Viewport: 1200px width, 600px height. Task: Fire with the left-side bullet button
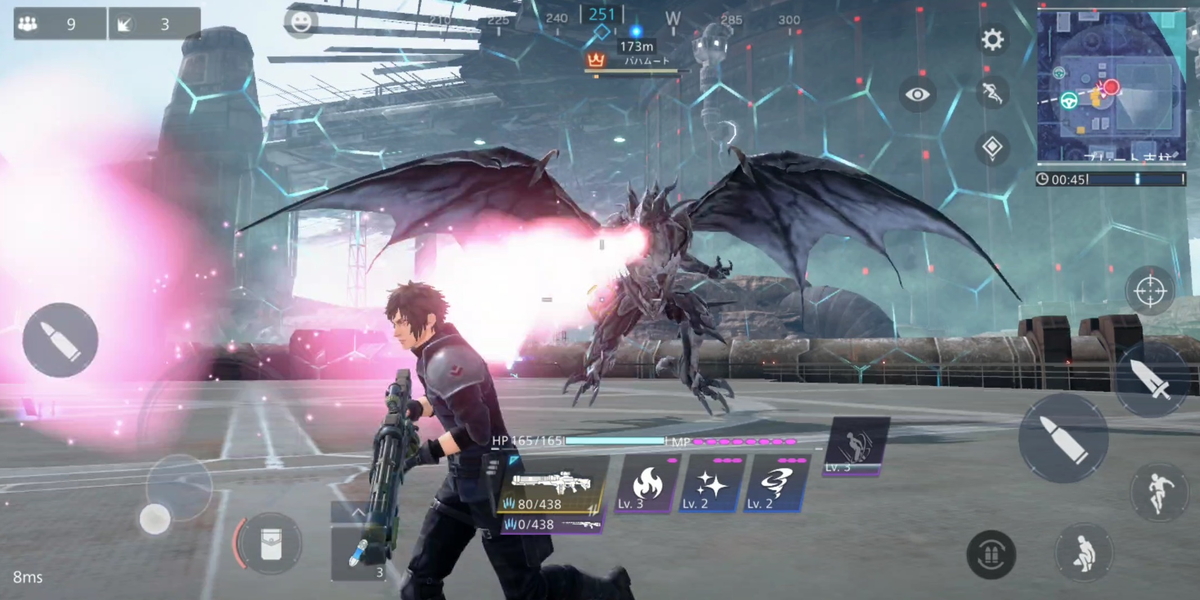pyautogui.click(x=60, y=340)
